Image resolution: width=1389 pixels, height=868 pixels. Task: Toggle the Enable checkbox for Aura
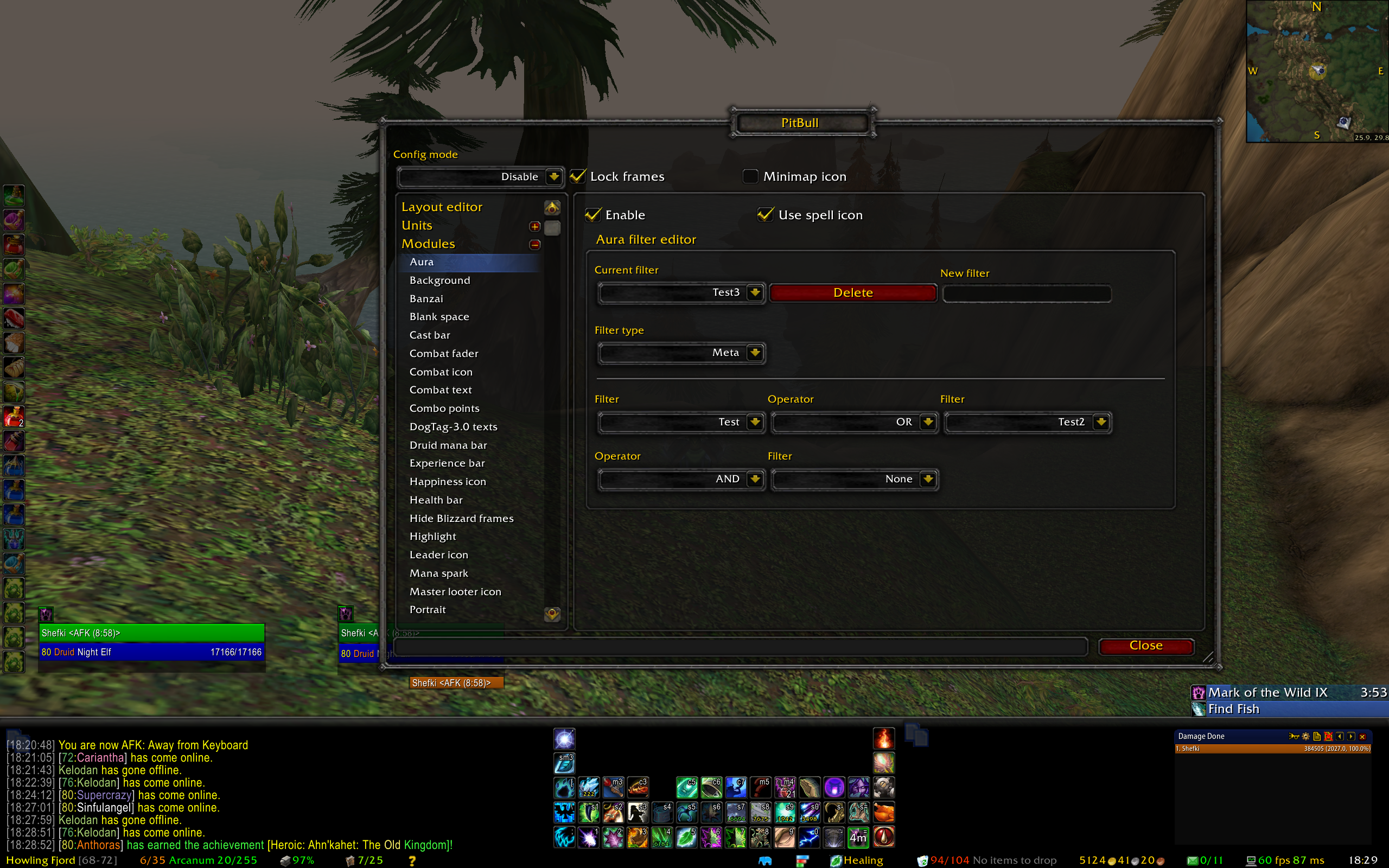[594, 215]
